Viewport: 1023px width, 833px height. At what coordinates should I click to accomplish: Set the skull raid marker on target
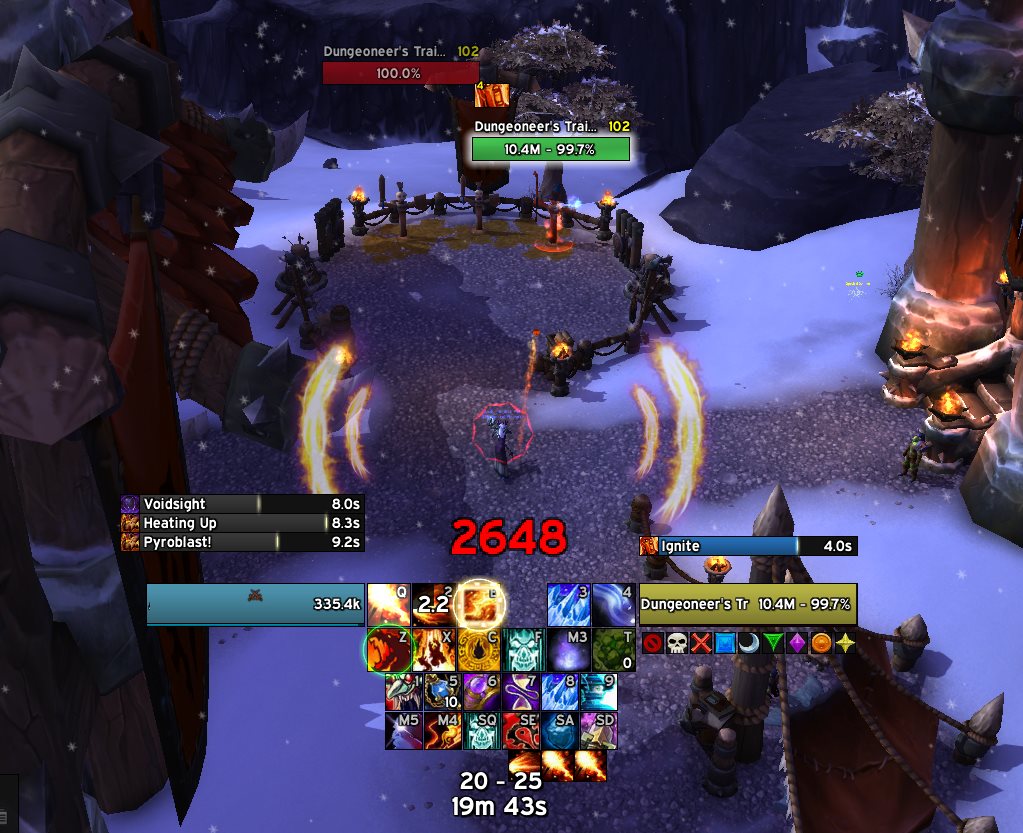[x=676, y=643]
